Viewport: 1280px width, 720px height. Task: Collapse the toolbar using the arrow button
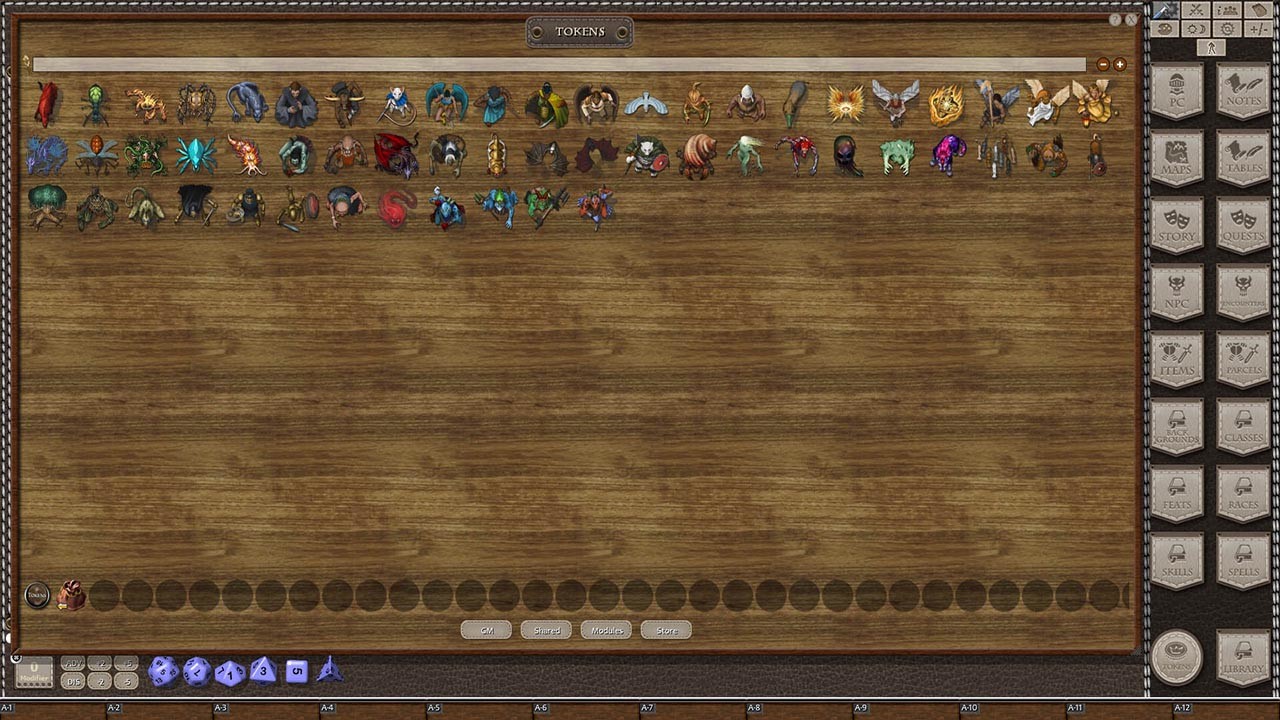tap(1211, 47)
